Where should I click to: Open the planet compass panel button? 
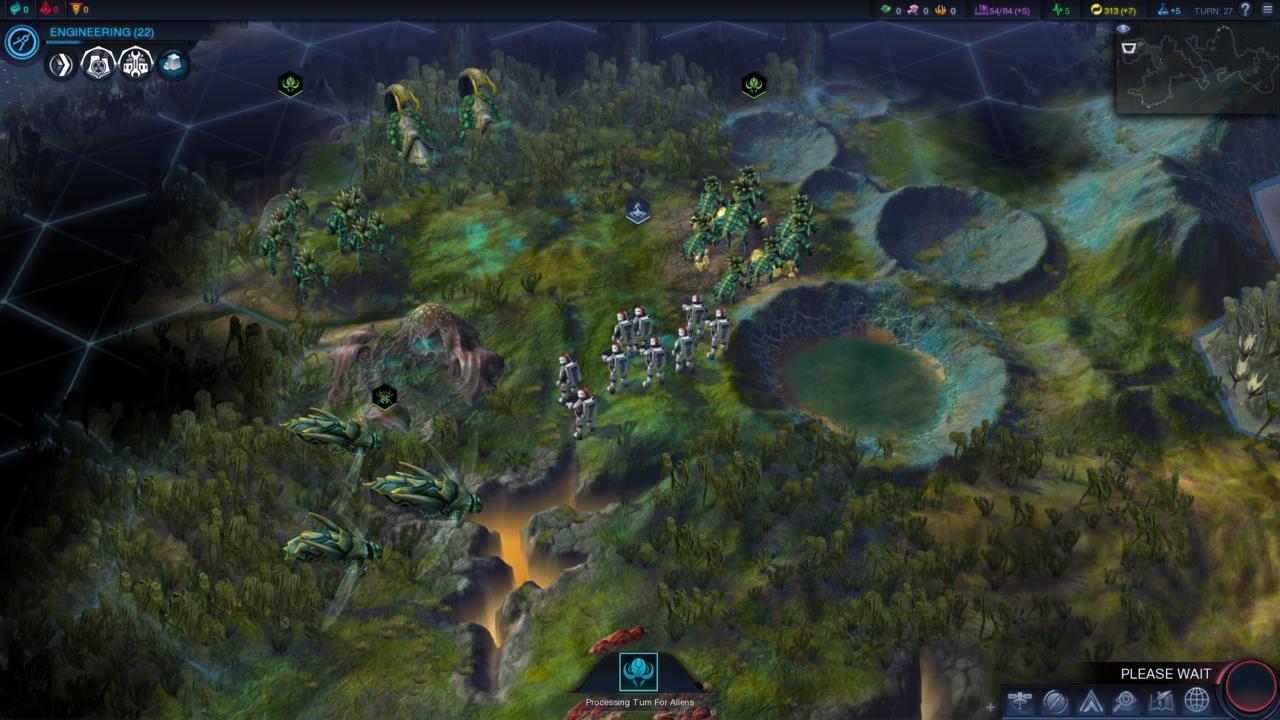(x=1055, y=701)
